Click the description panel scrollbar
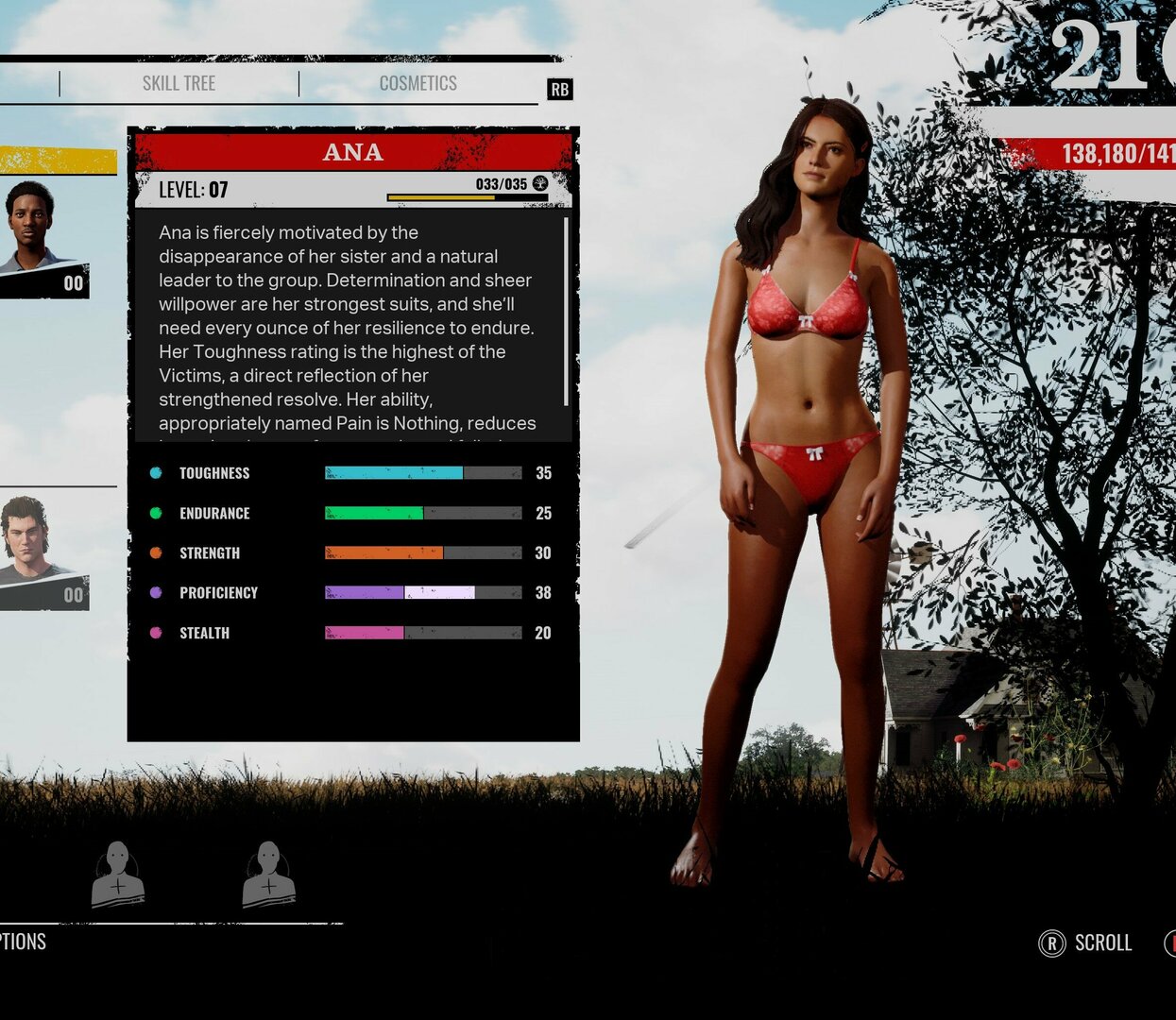This screenshot has height=1020, width=1176. 566,312
